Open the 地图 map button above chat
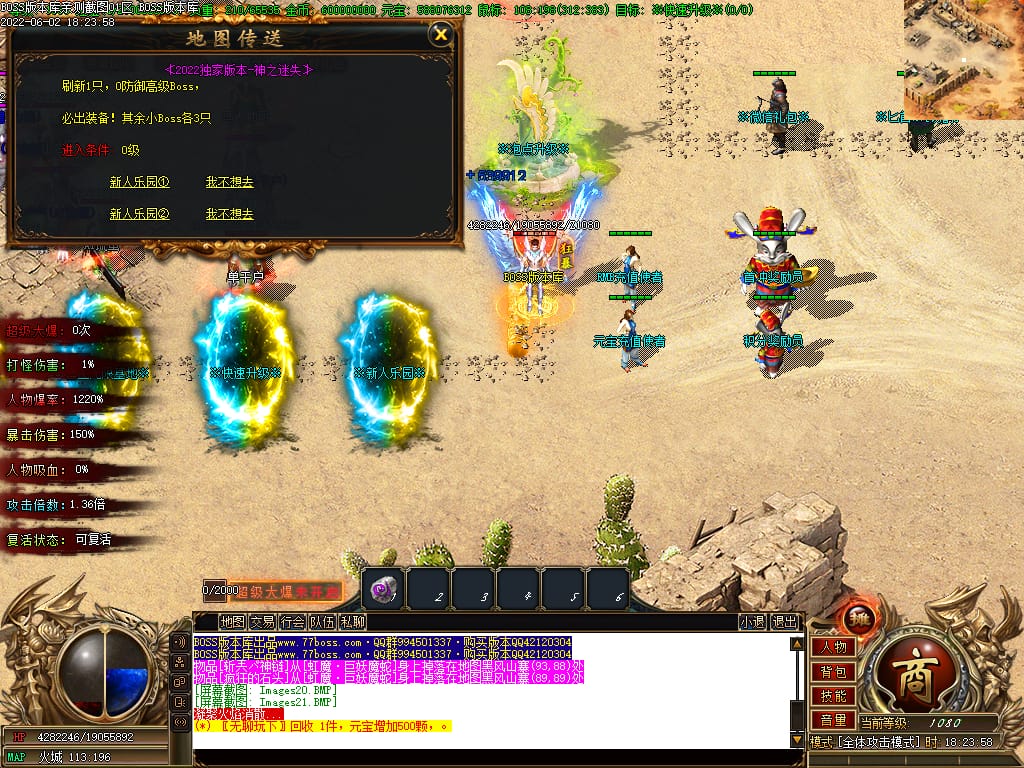Image resolution: width=1024 pixels, height=768 pixels. click(x=231, y=622)
